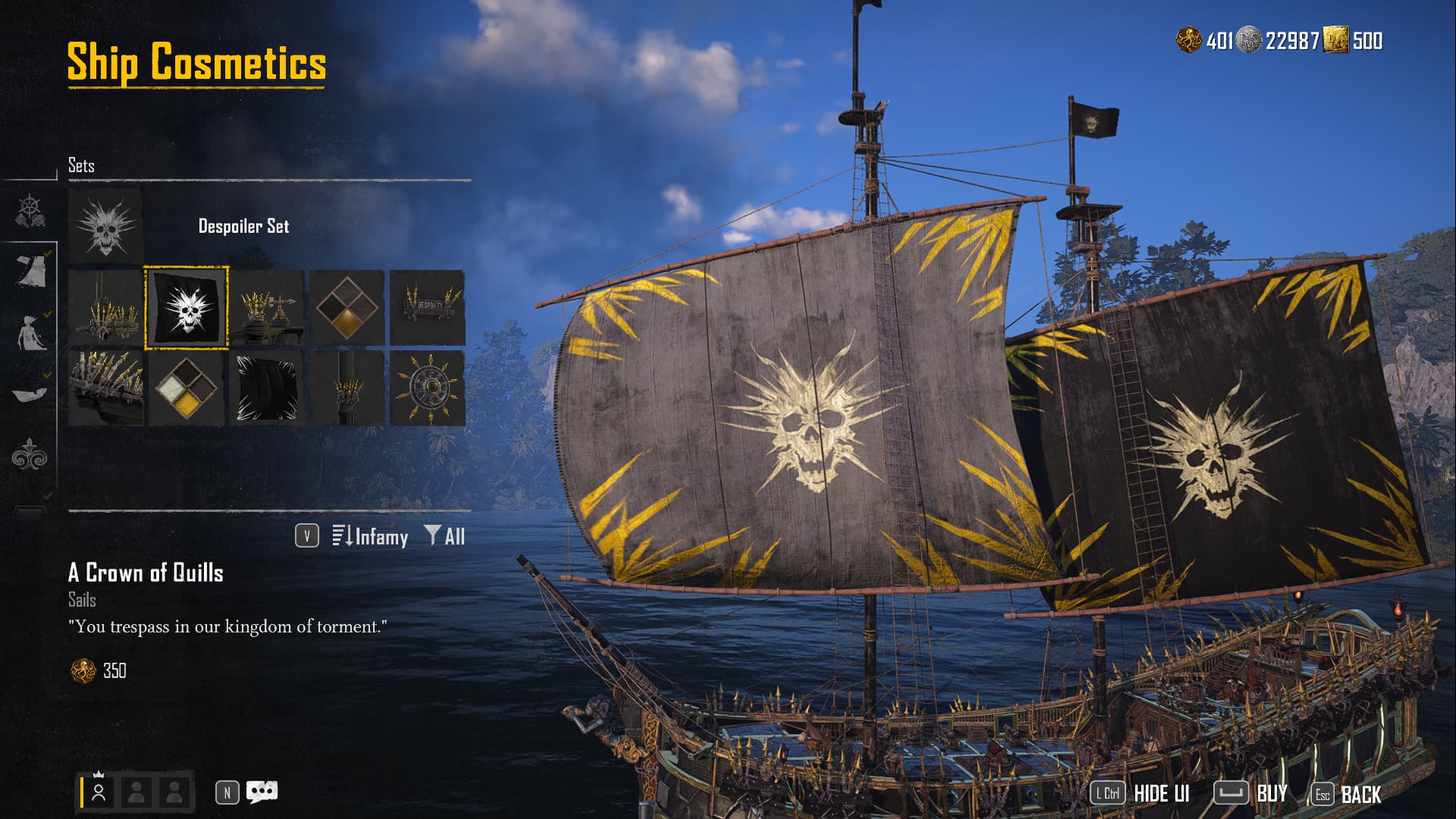This screenshot has height=819, width=1456.
Task: Select the black sail with white spikes
Action: click(266, 388)
